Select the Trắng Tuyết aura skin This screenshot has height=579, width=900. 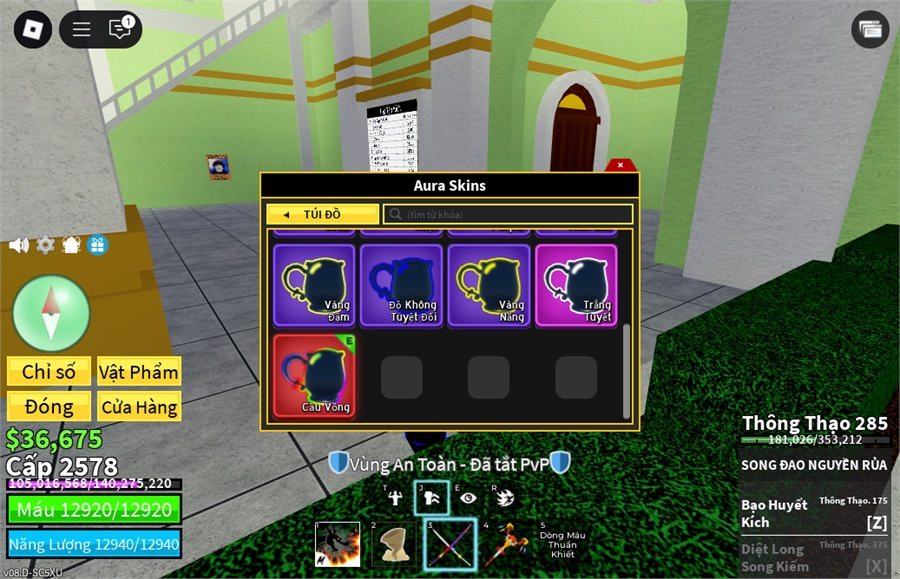[x=576, y=285]
